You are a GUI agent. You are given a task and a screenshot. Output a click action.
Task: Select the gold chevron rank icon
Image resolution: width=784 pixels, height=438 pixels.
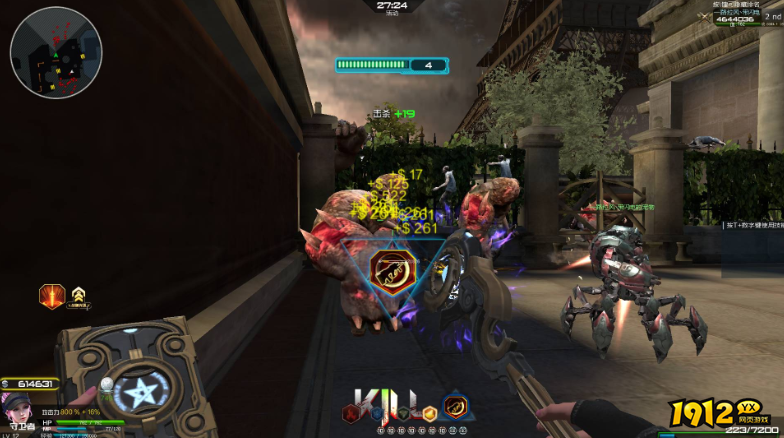(78, 295)
